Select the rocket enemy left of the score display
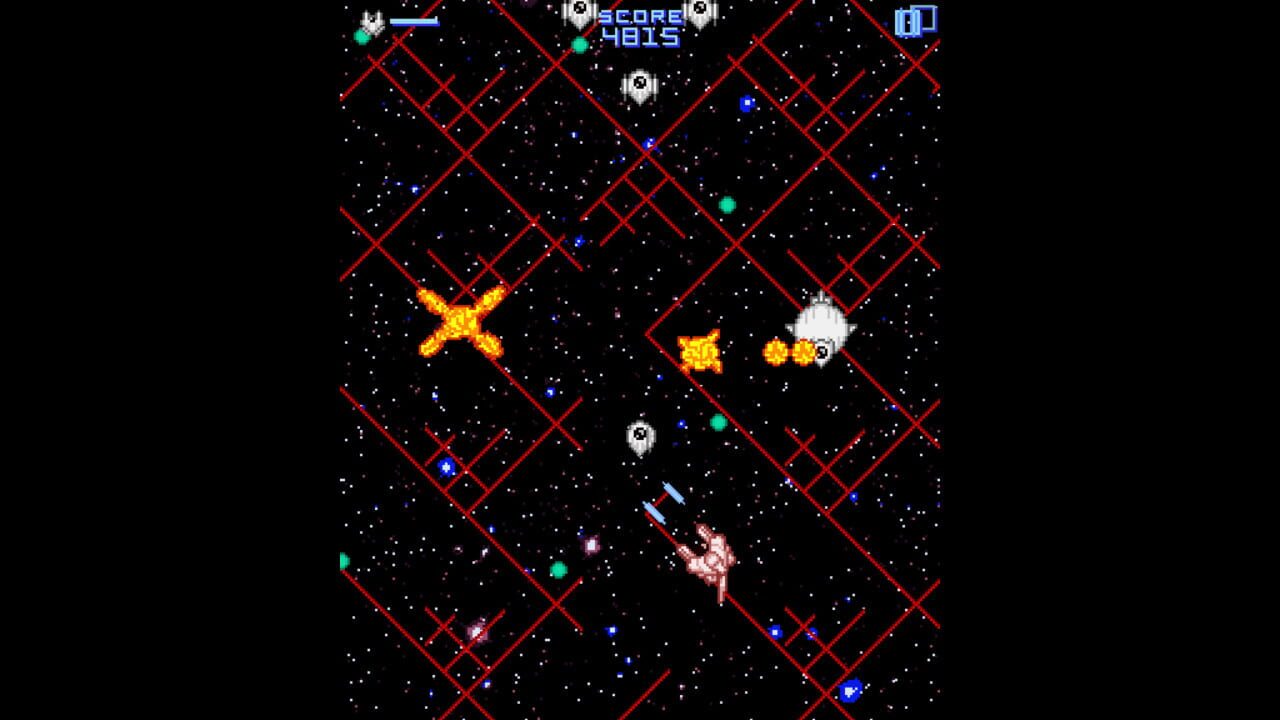1280x720 pixels. pyautogui.click(x=578, y=15)
